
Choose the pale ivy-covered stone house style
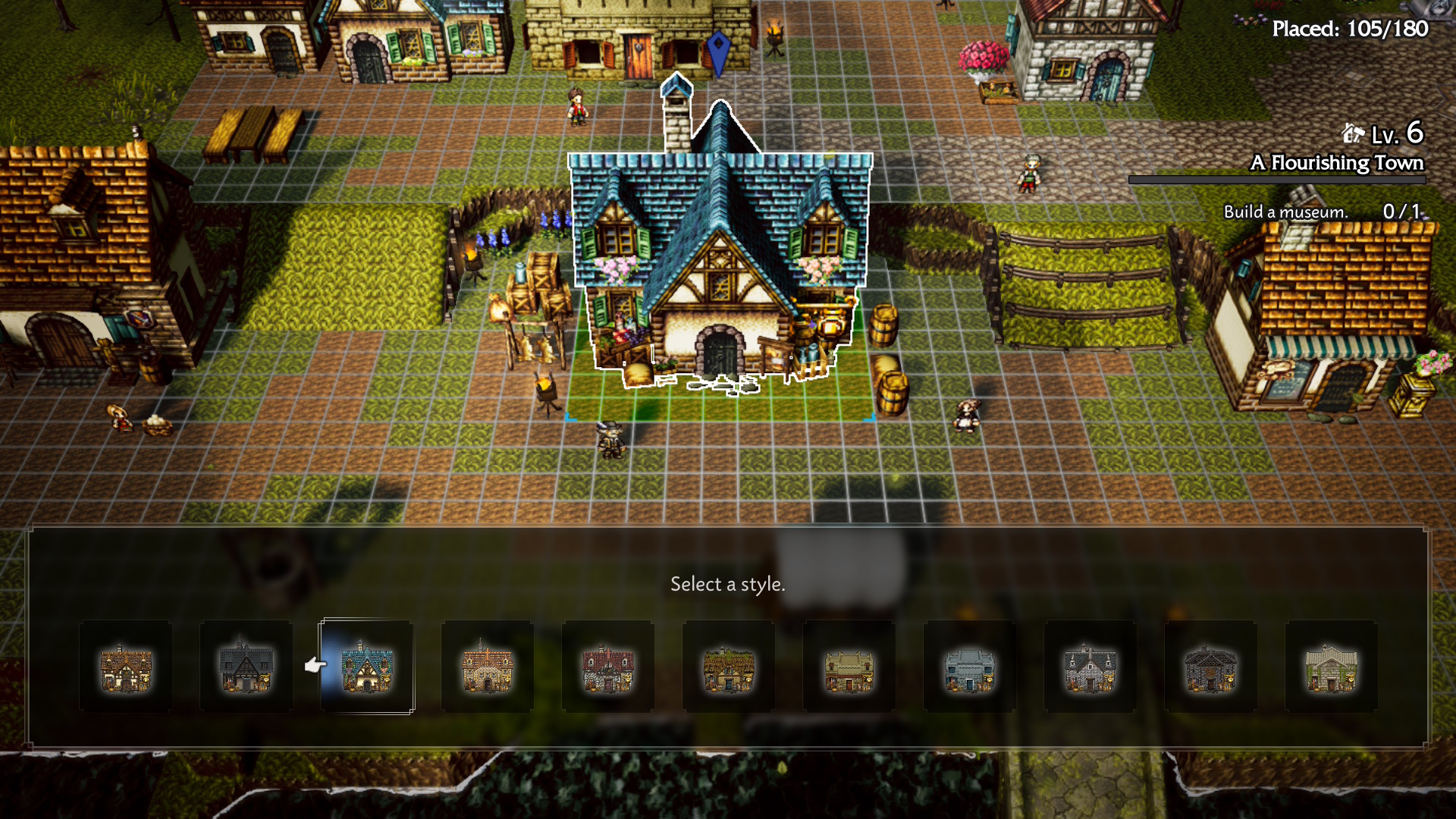(x=1332, y=667)
